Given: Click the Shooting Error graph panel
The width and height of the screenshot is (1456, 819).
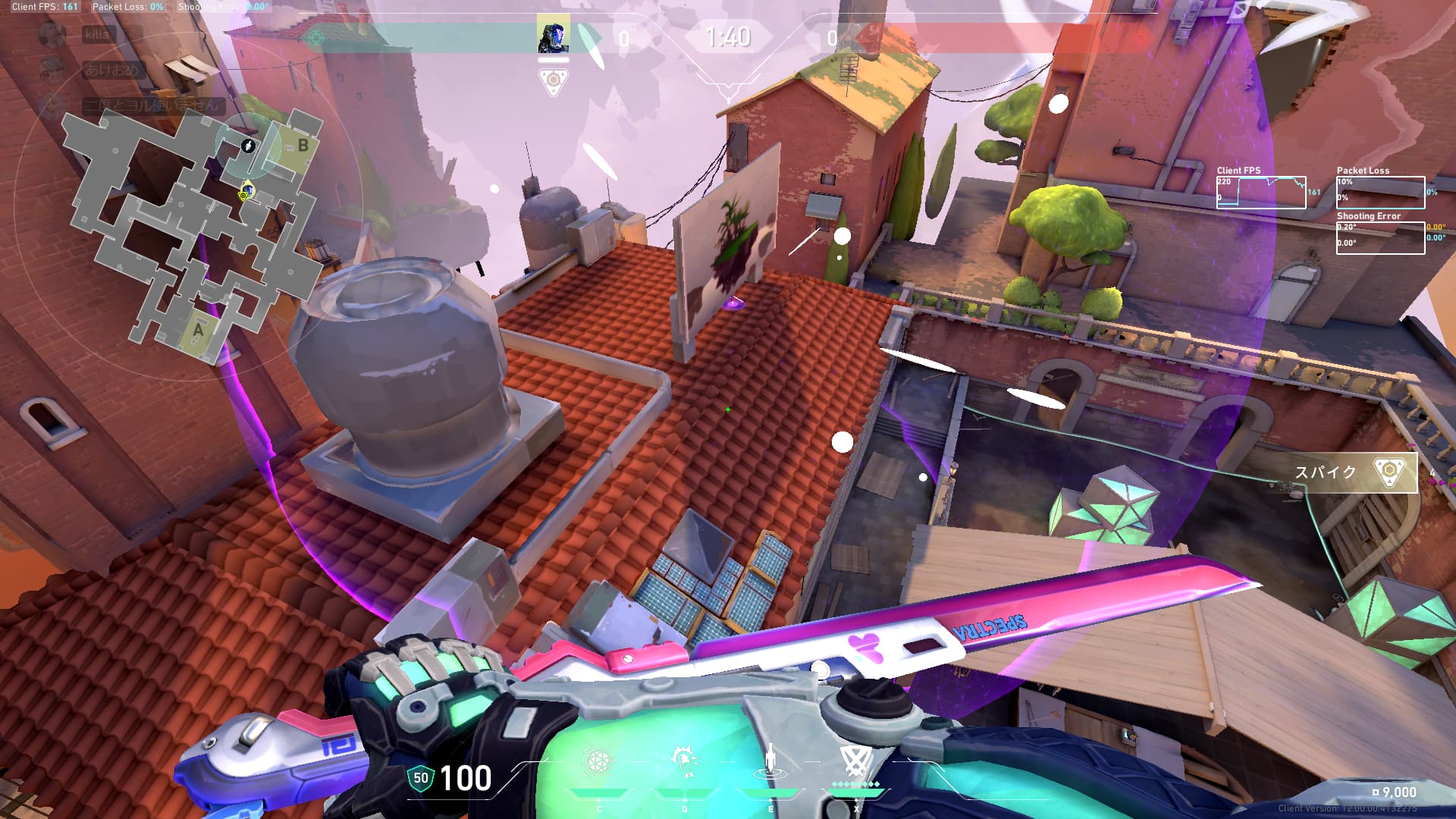Looking at the screenshot, I should (1380, 237).
